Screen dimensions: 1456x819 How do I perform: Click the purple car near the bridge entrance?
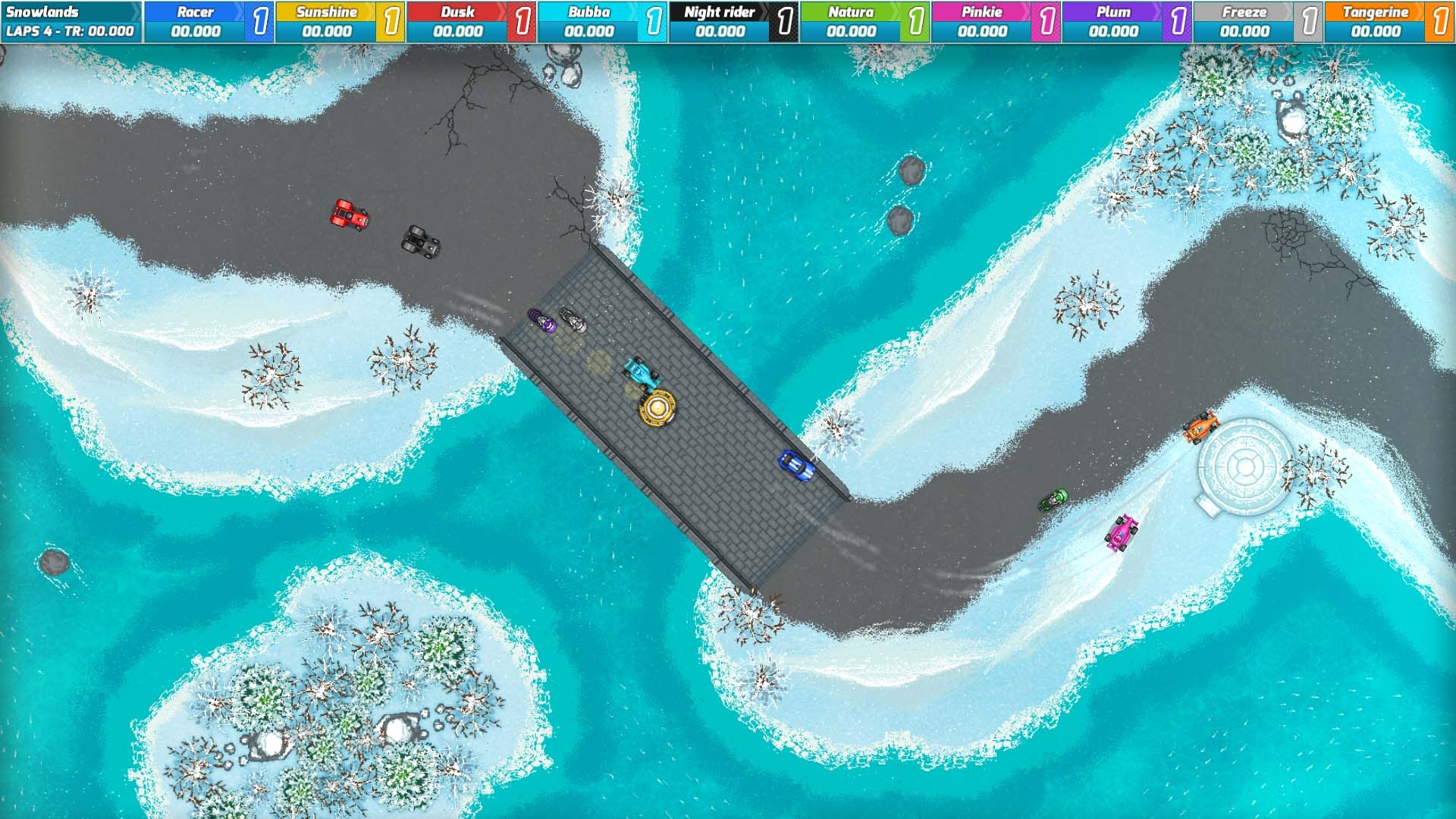click(540, 319)
